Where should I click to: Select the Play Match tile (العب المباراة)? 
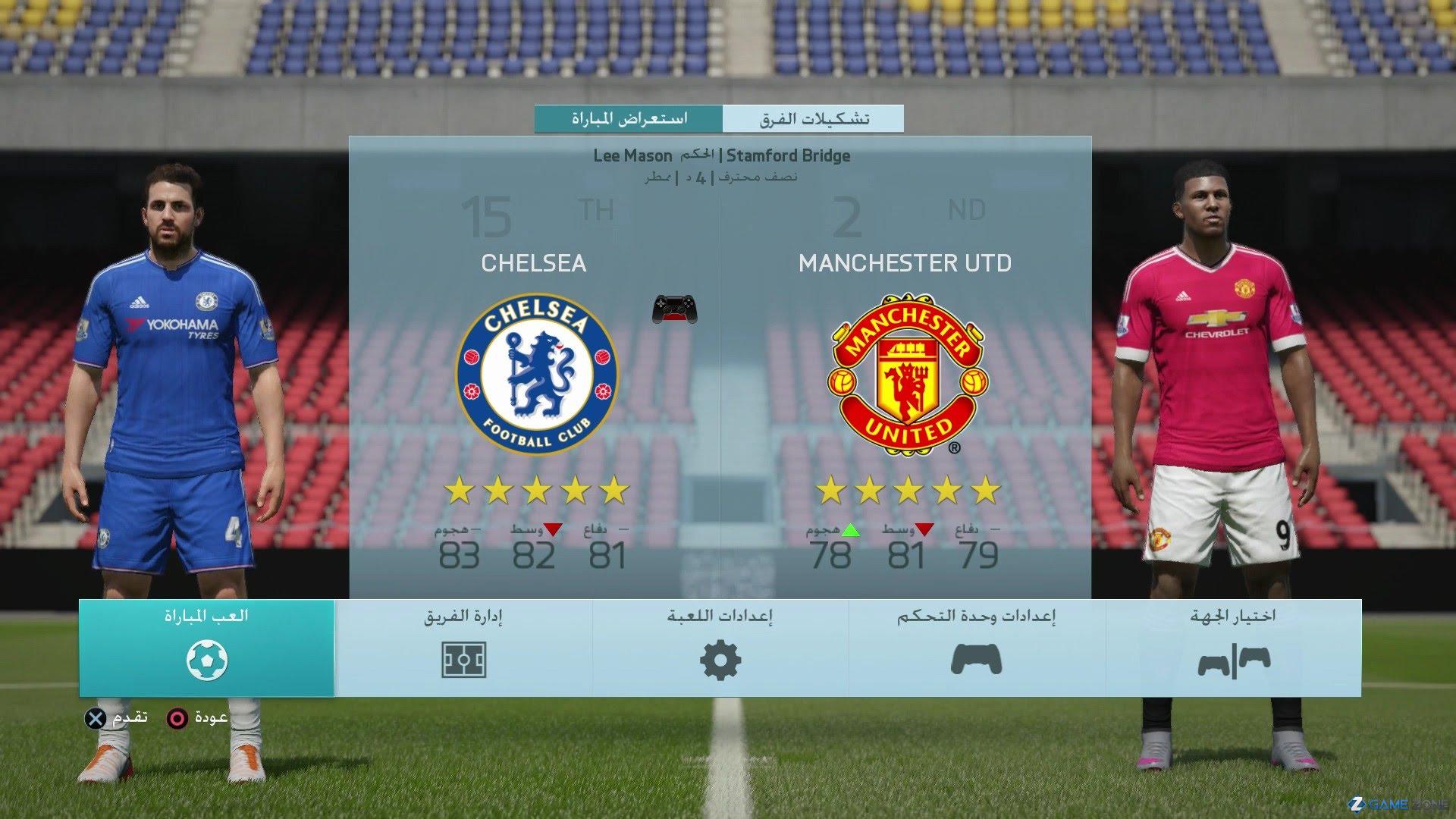pos(206,648)
